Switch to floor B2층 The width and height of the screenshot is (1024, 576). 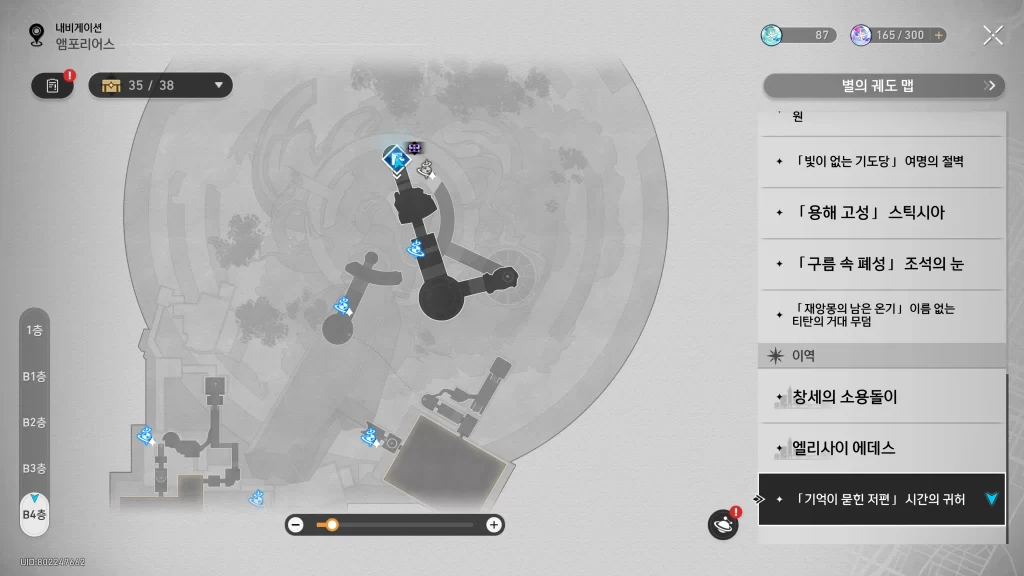tap(34, 423)
